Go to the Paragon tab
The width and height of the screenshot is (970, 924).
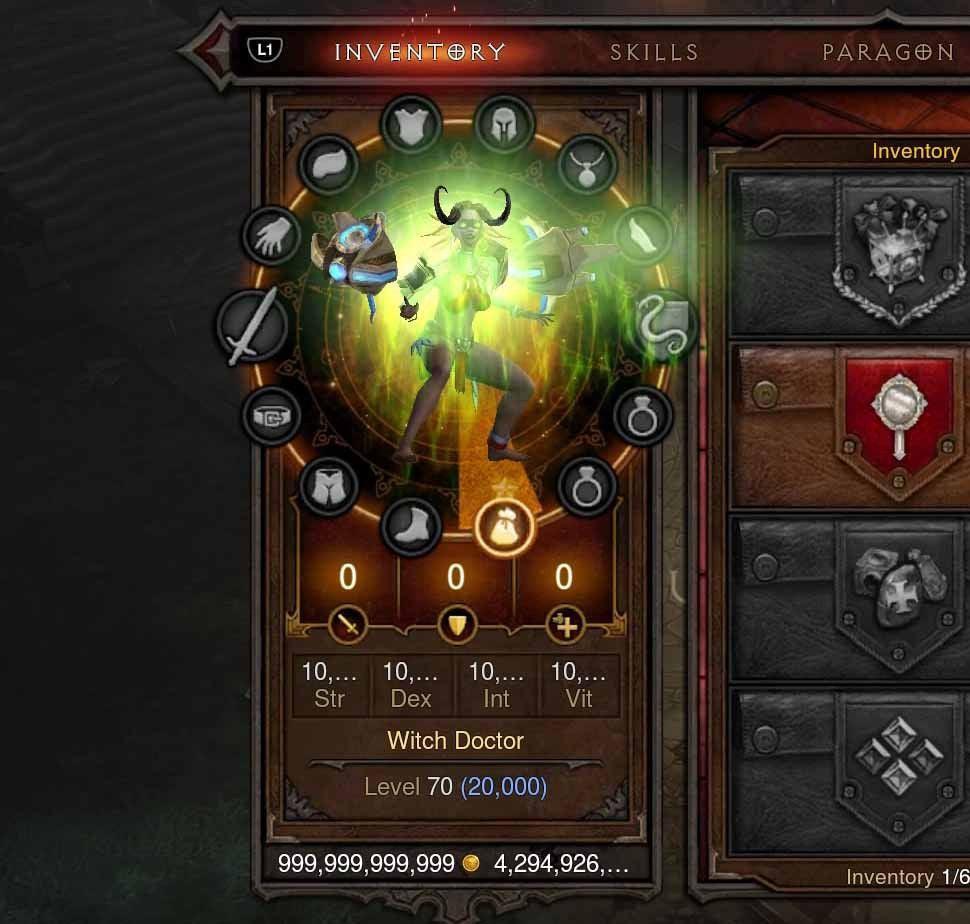point(888,52)
